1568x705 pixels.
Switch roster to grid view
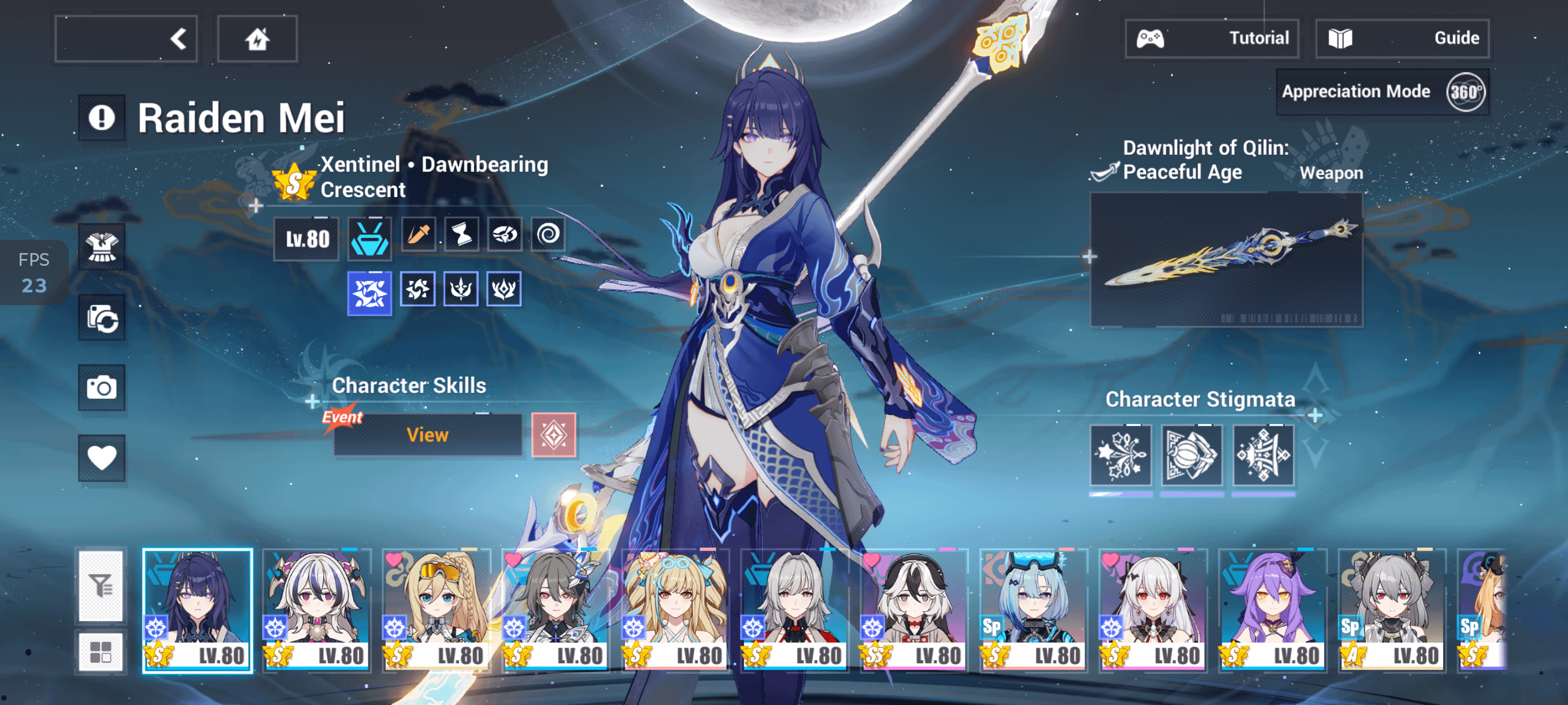tap(101, 652)
